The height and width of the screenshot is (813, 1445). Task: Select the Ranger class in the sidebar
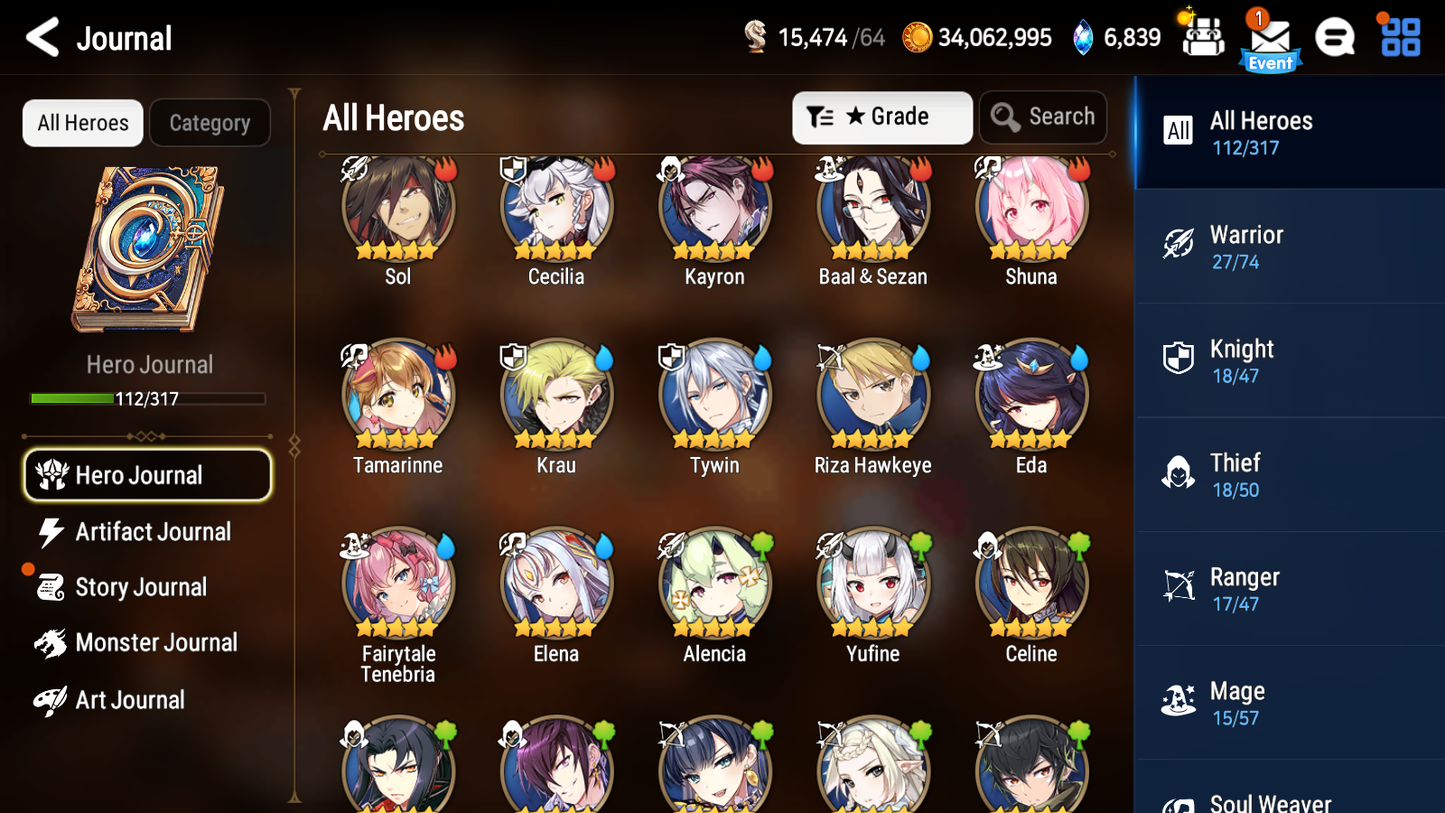click(x=1289, y=588)
